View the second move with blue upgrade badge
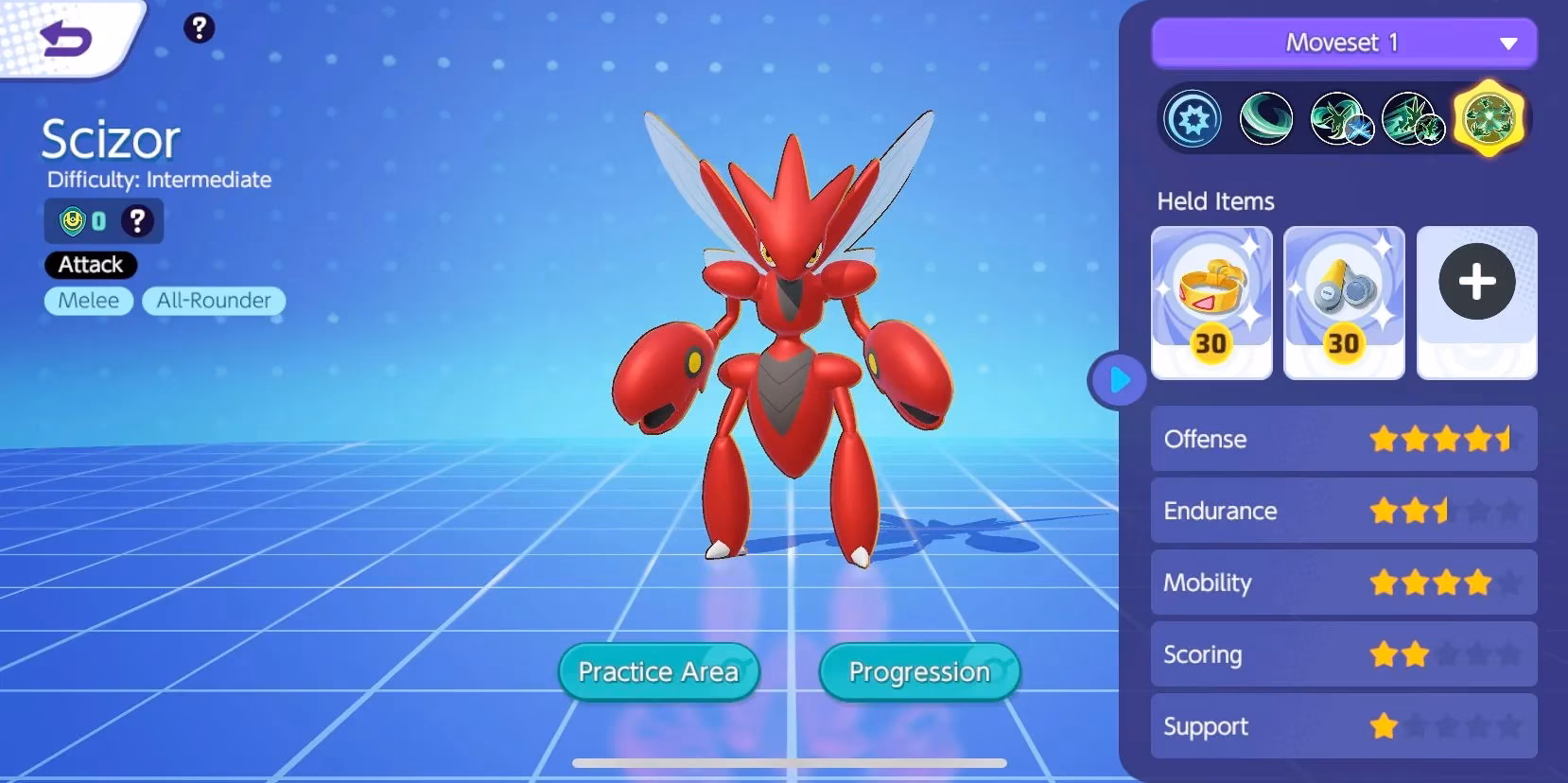 pyautogui.click(x=1341, y=118)
